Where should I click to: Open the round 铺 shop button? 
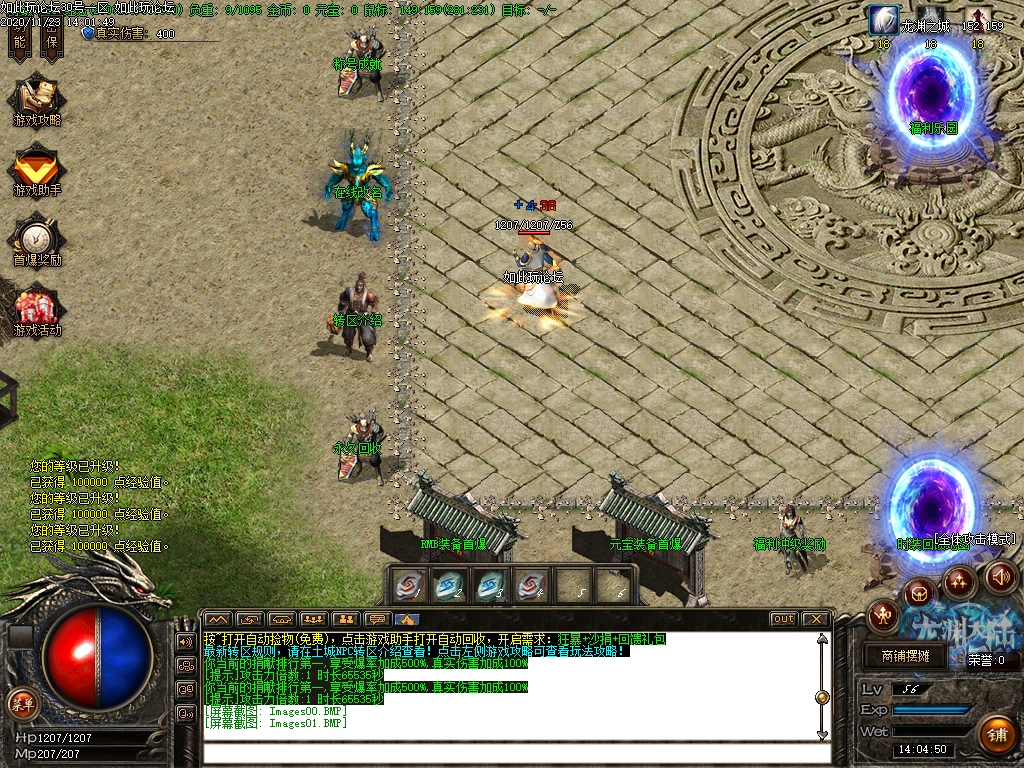pos(995,733)
